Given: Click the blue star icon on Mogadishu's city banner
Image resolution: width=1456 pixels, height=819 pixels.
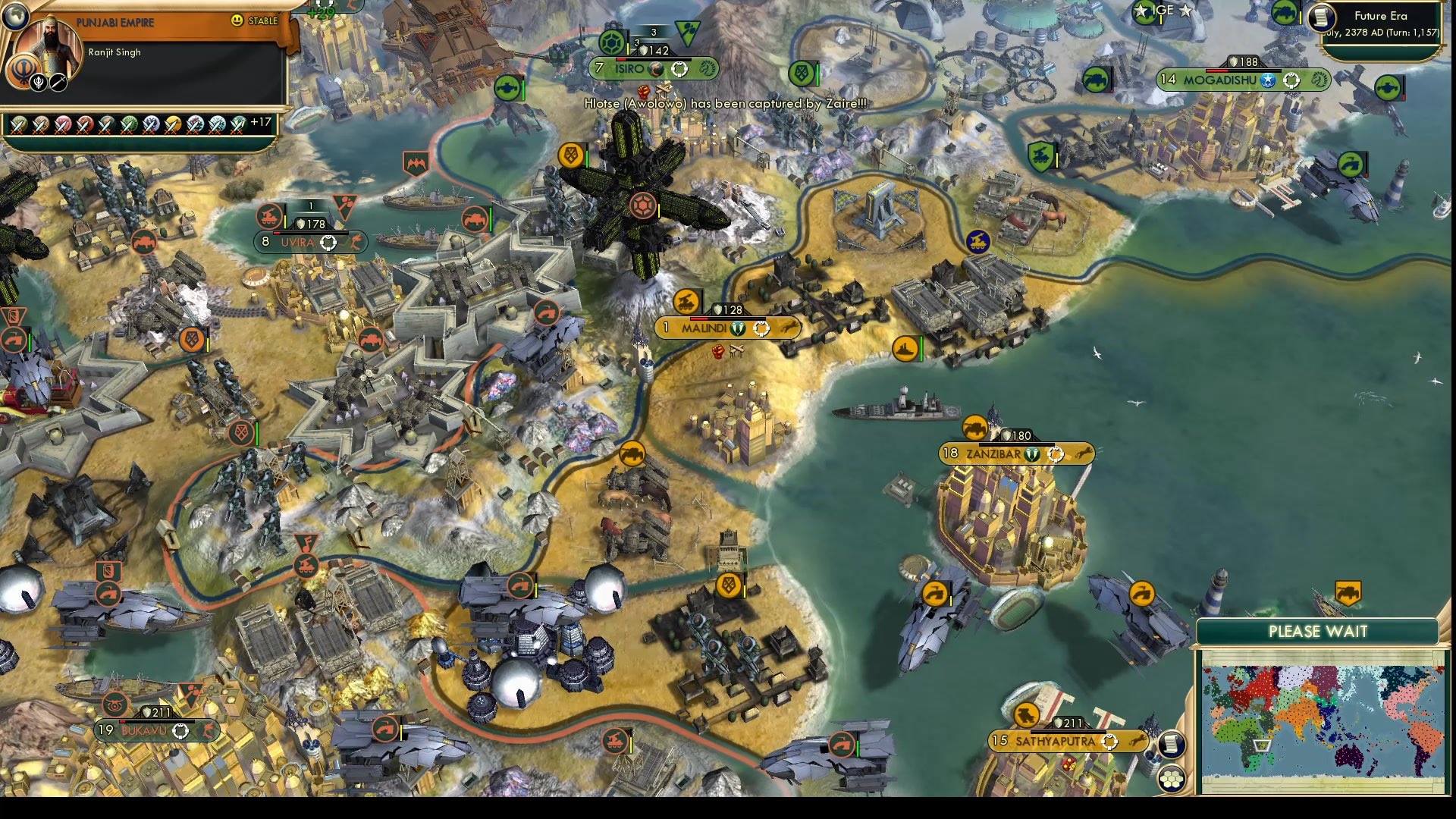Looking at the screenshot, I should tap(1267, 80).
